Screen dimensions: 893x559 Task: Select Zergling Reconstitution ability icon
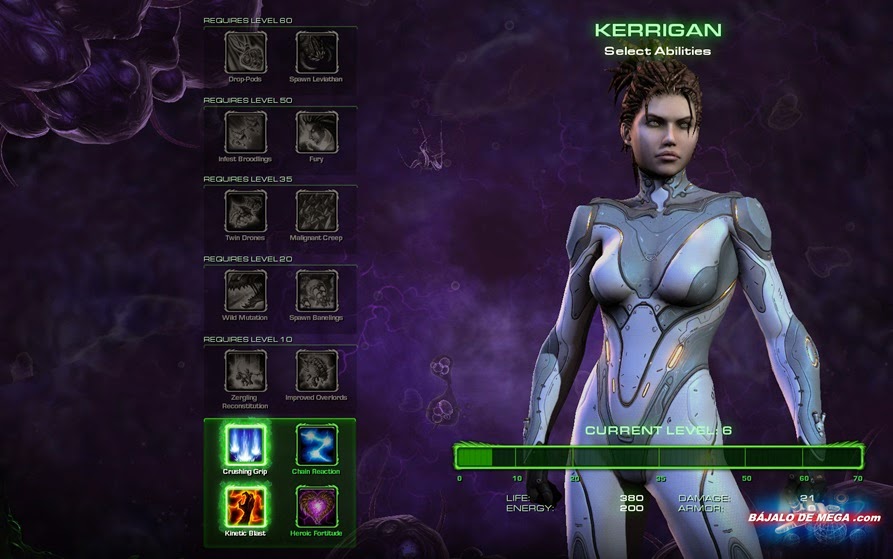coord(245,370)
